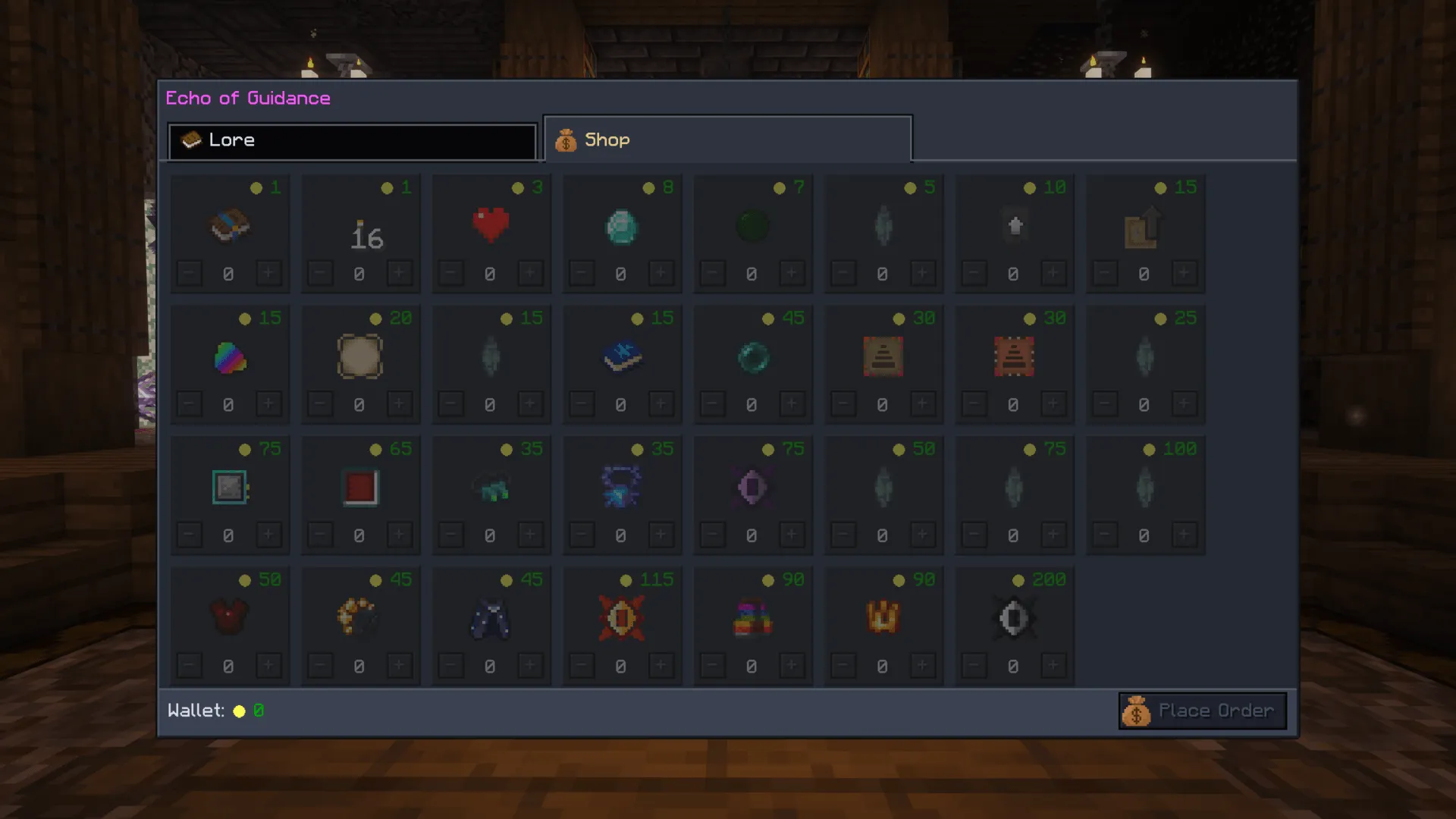Select the ender pearl priced 45 coins
The height and width of the screenshot is (819, 1456).
[752, 356]
